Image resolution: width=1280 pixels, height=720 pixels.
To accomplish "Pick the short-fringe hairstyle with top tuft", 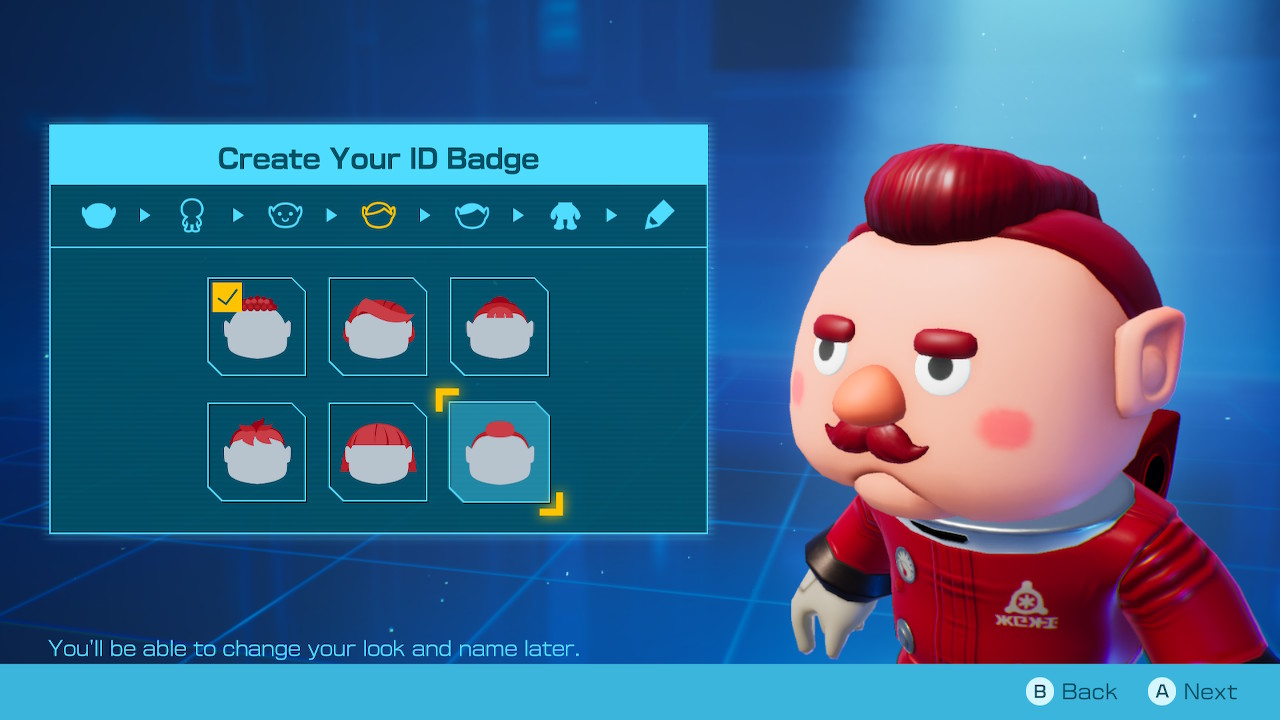I will (499, 327).
